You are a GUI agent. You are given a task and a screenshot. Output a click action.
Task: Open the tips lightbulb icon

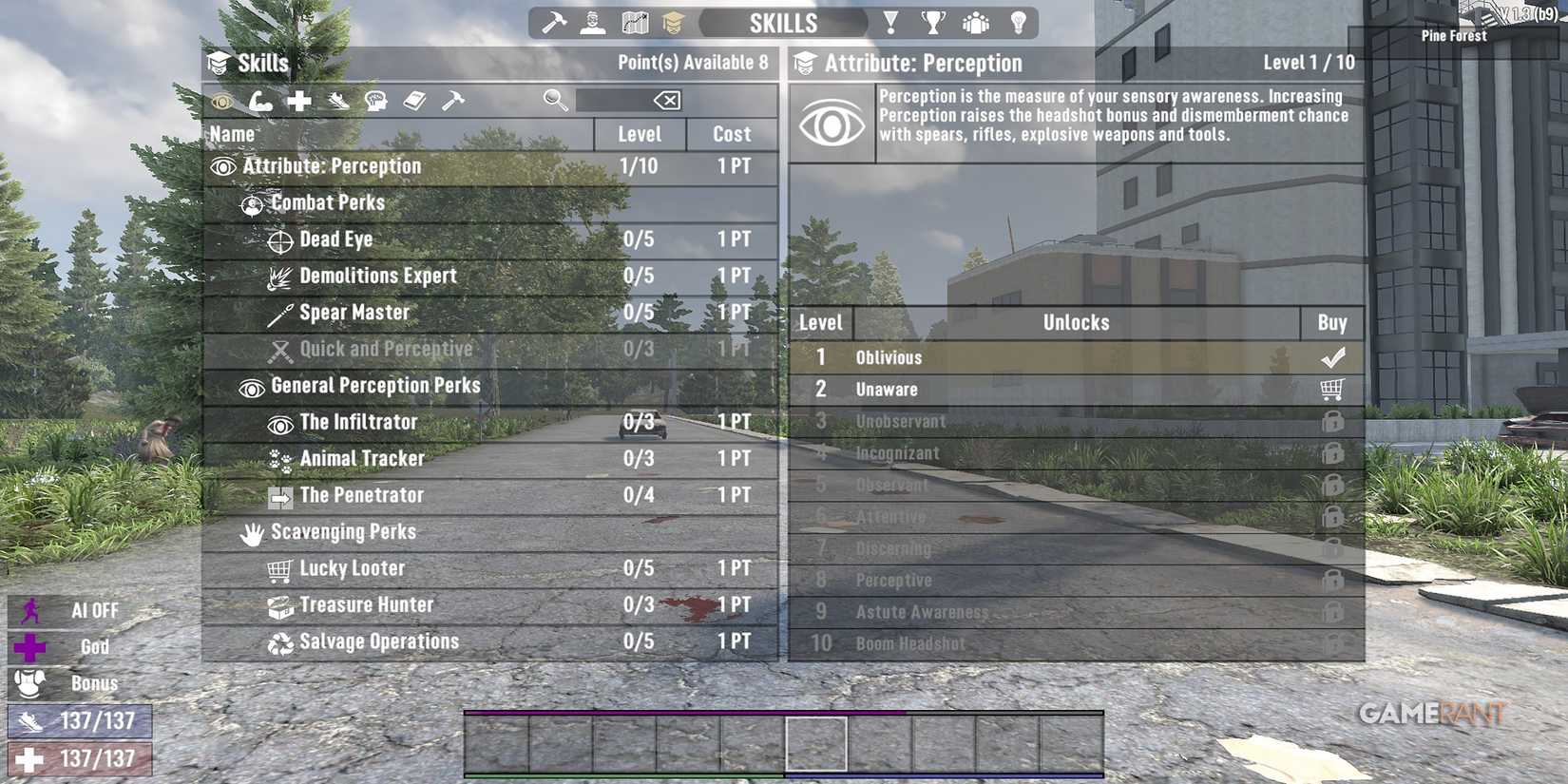point(1019,22)
